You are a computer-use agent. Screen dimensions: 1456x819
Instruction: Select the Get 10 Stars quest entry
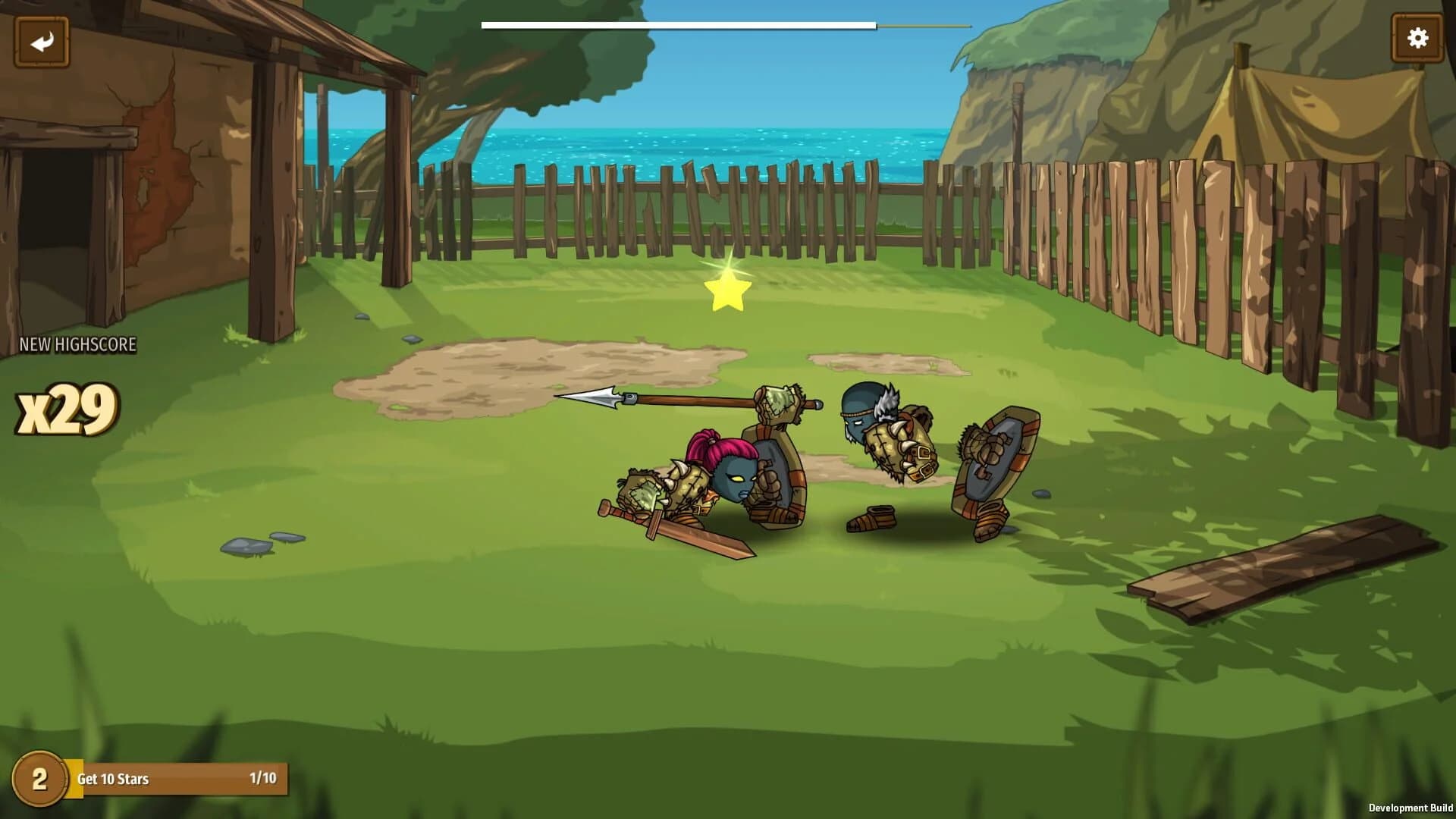click(114, 778)
